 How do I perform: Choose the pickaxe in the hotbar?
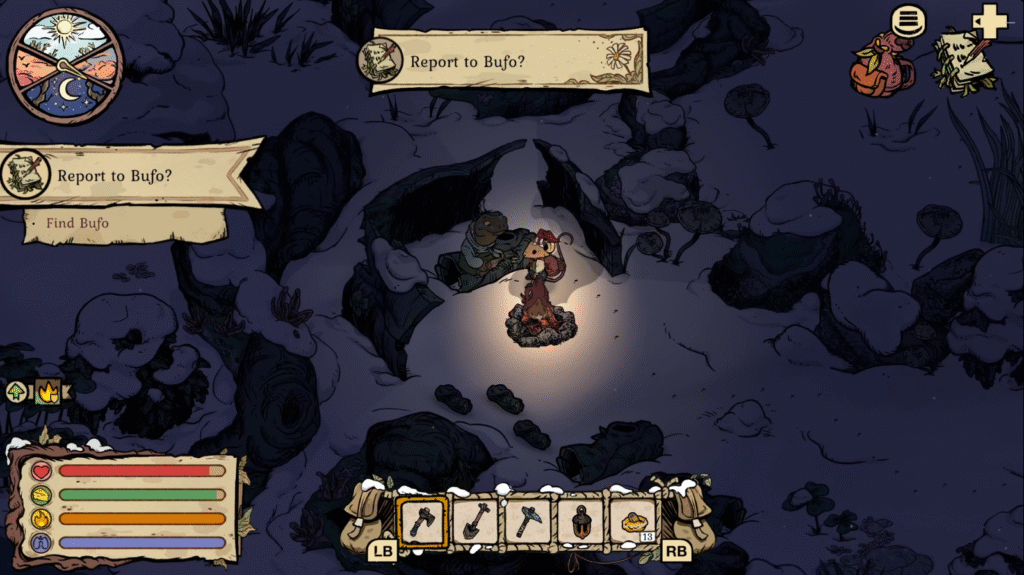pyautogui.click(x=527, y=521)
